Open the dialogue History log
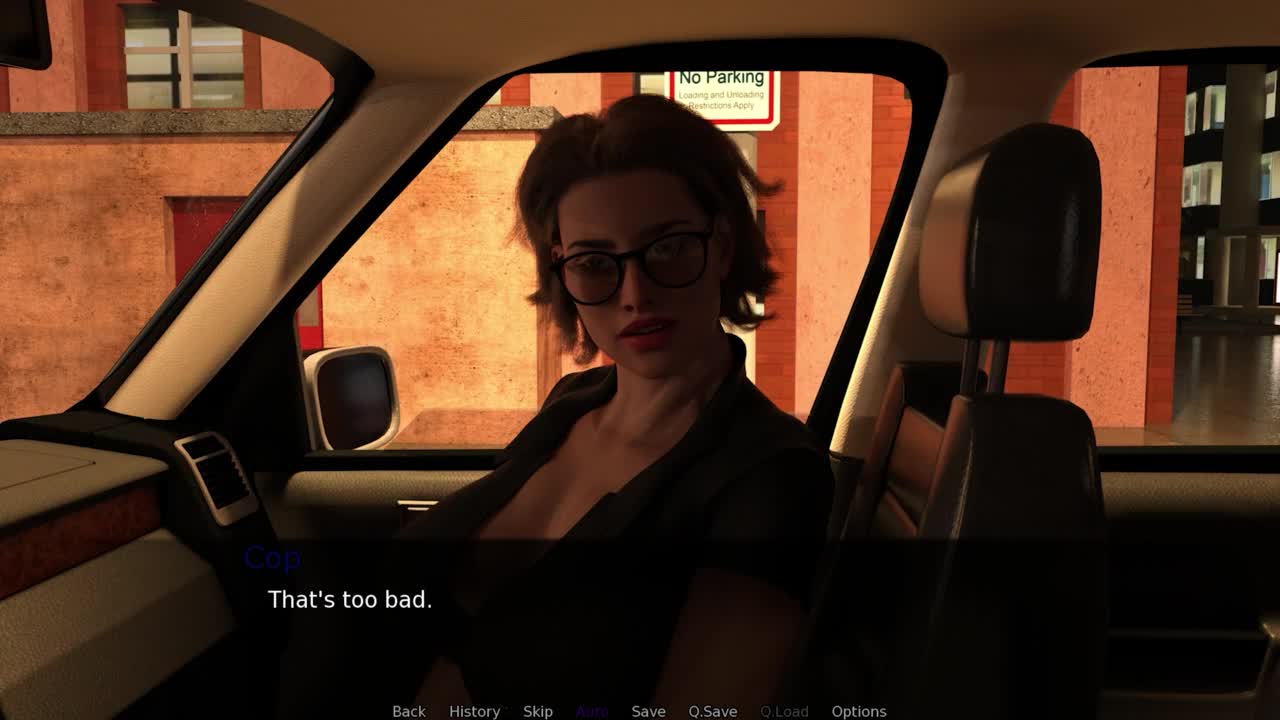Viewport: 1280px width, 720px height. (474, 711)
